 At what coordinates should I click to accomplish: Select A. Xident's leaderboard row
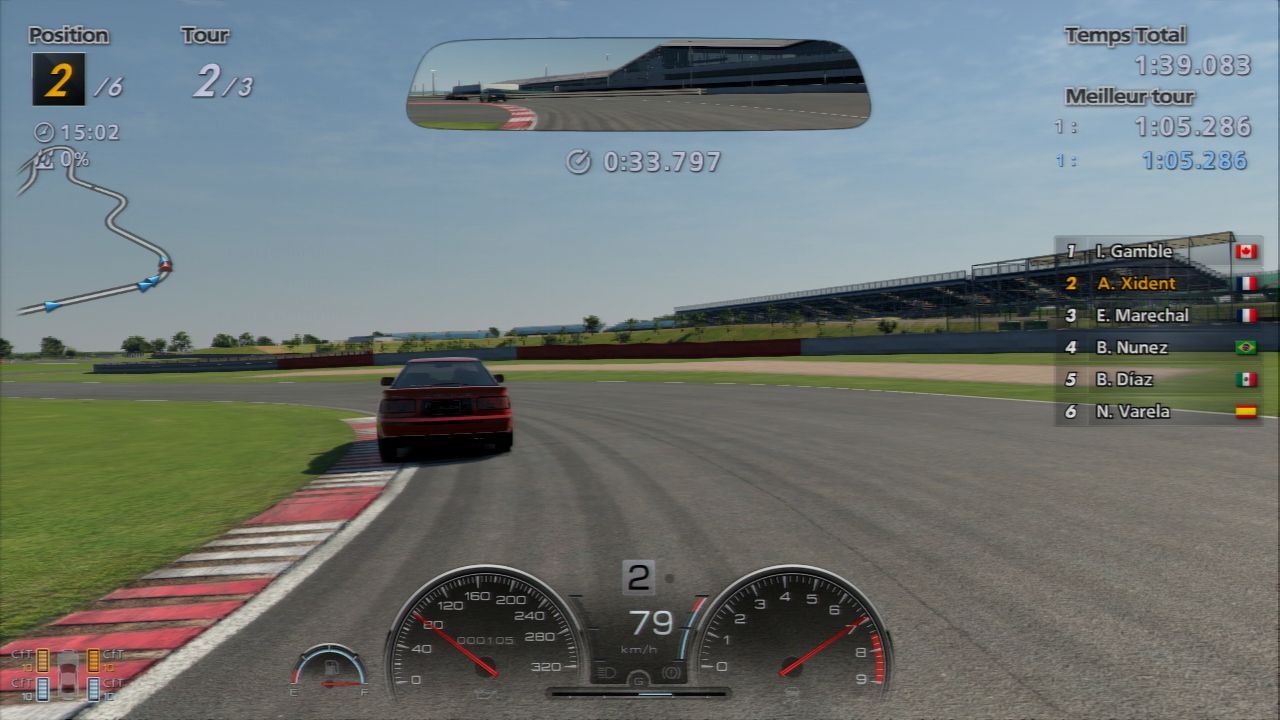[1158, 283]
